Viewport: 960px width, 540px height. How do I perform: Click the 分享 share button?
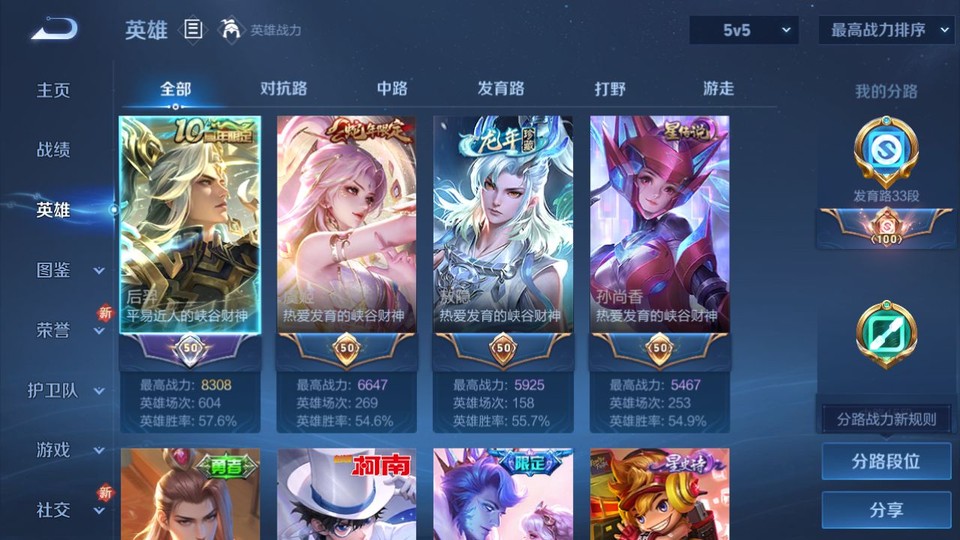click(886, 510)
